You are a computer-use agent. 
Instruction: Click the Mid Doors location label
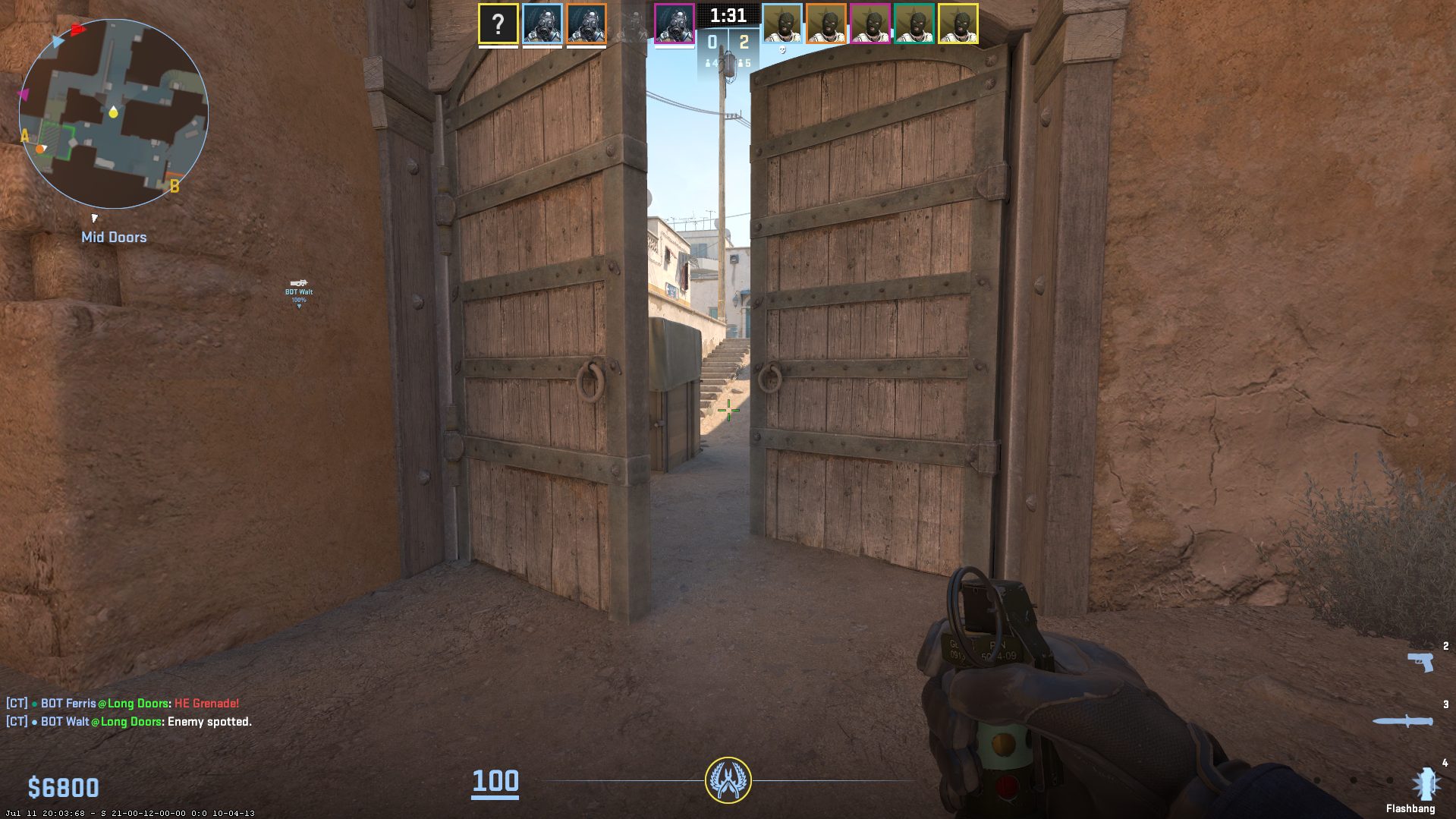(x=114, y=238)
